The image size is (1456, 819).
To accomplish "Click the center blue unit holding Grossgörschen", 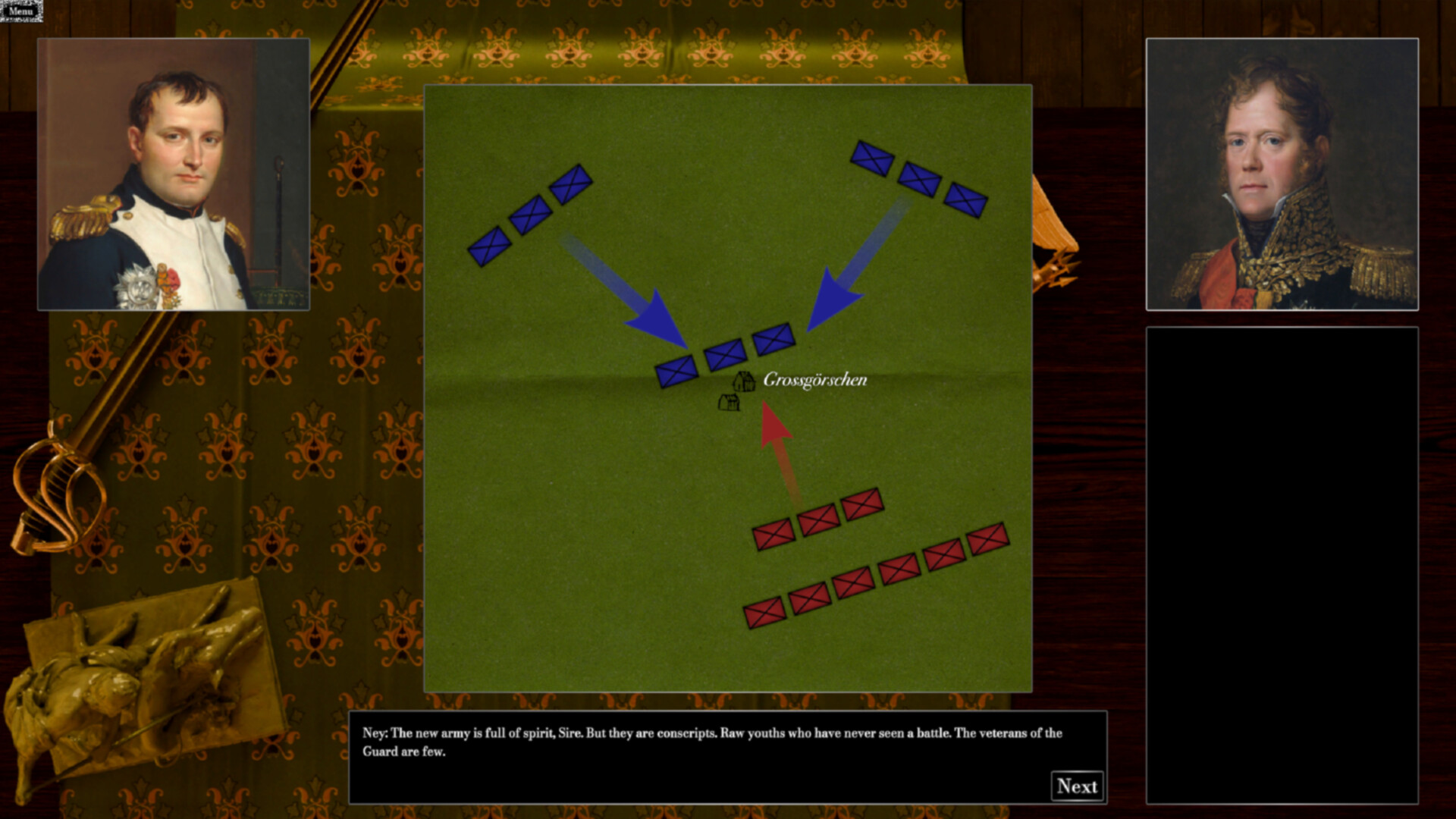I will pyautogui.click(x=724, y=355).
